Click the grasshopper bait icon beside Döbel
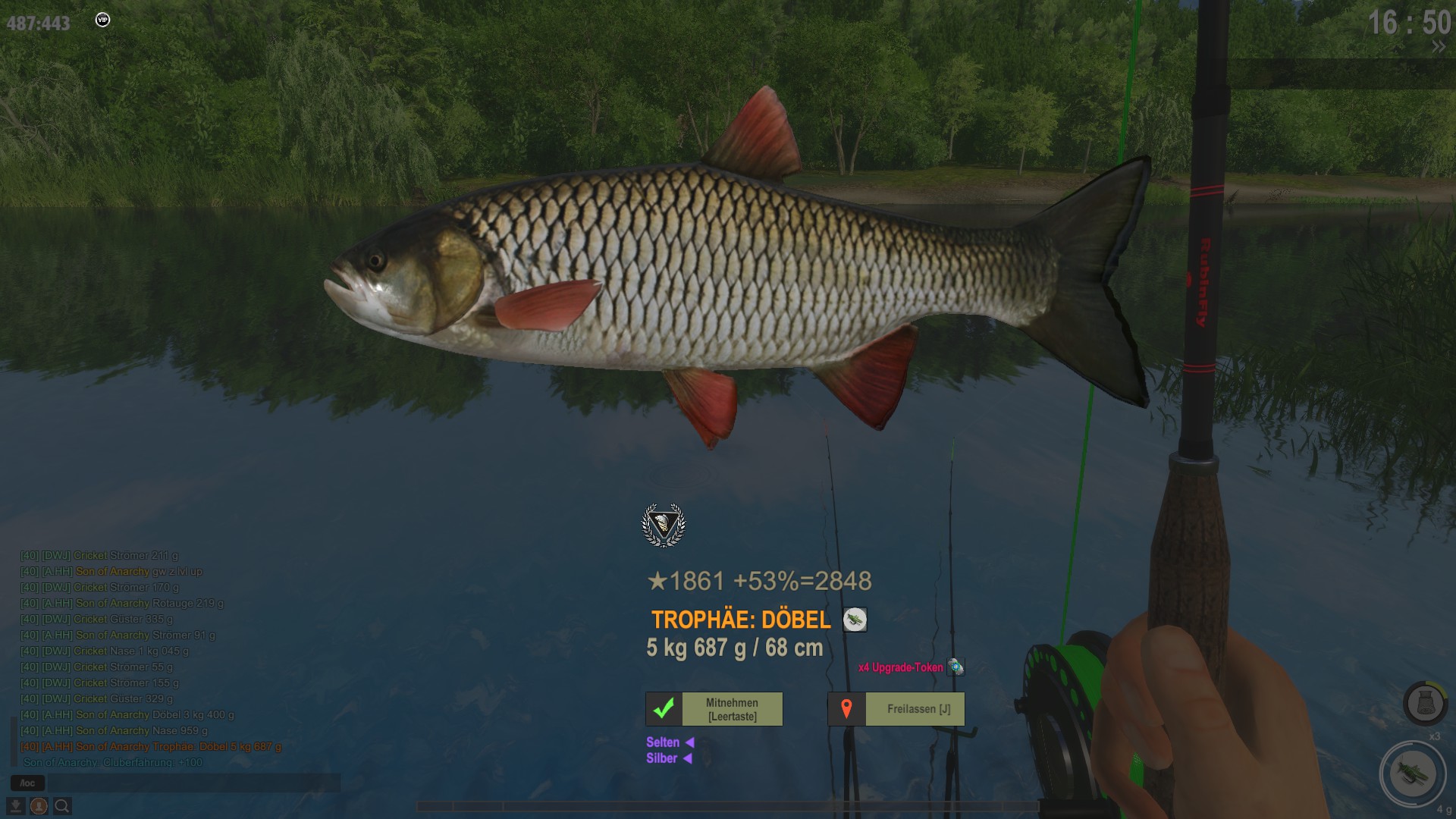 (855, 620)
